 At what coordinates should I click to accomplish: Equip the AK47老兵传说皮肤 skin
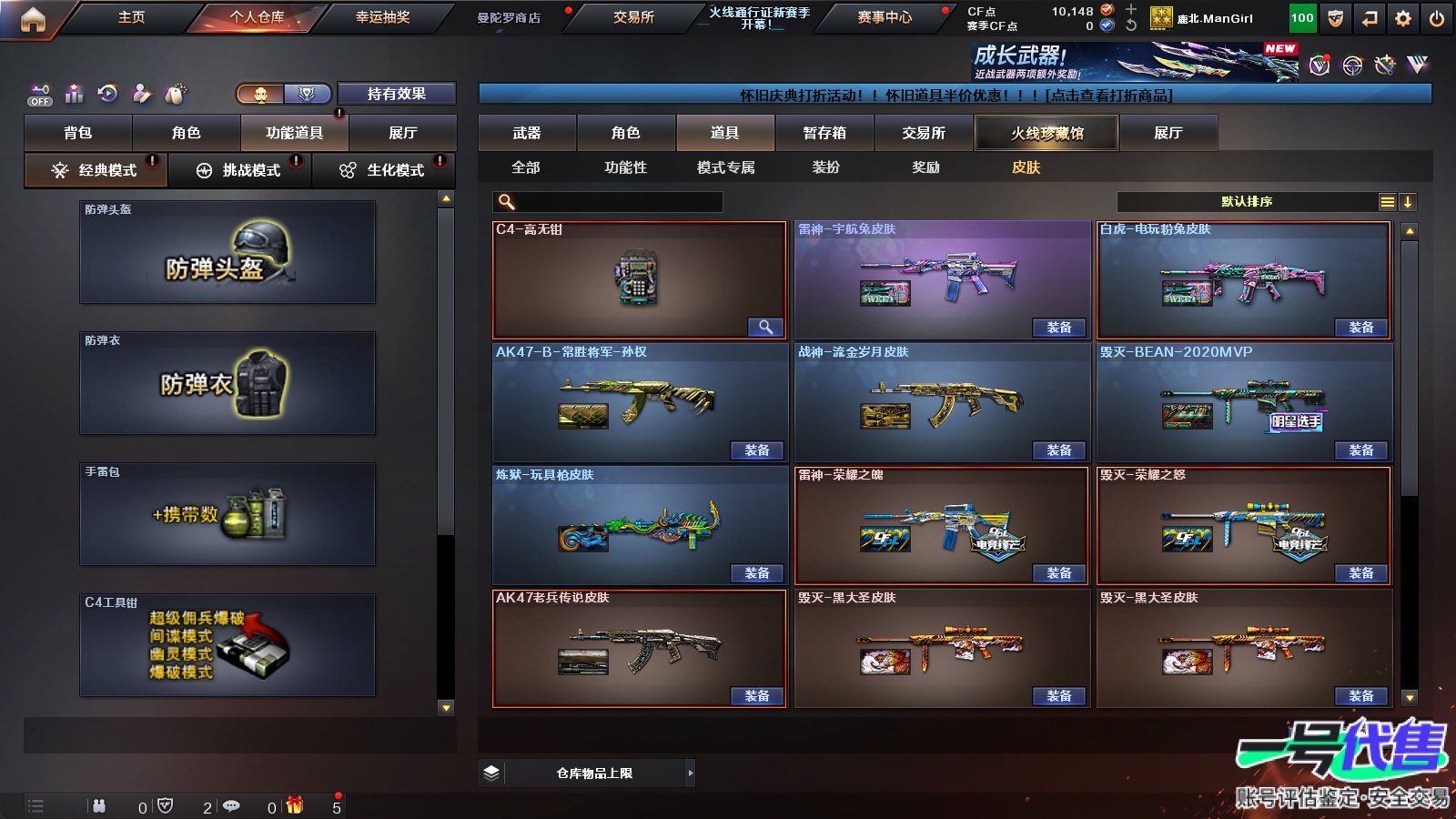click(756, 696)
